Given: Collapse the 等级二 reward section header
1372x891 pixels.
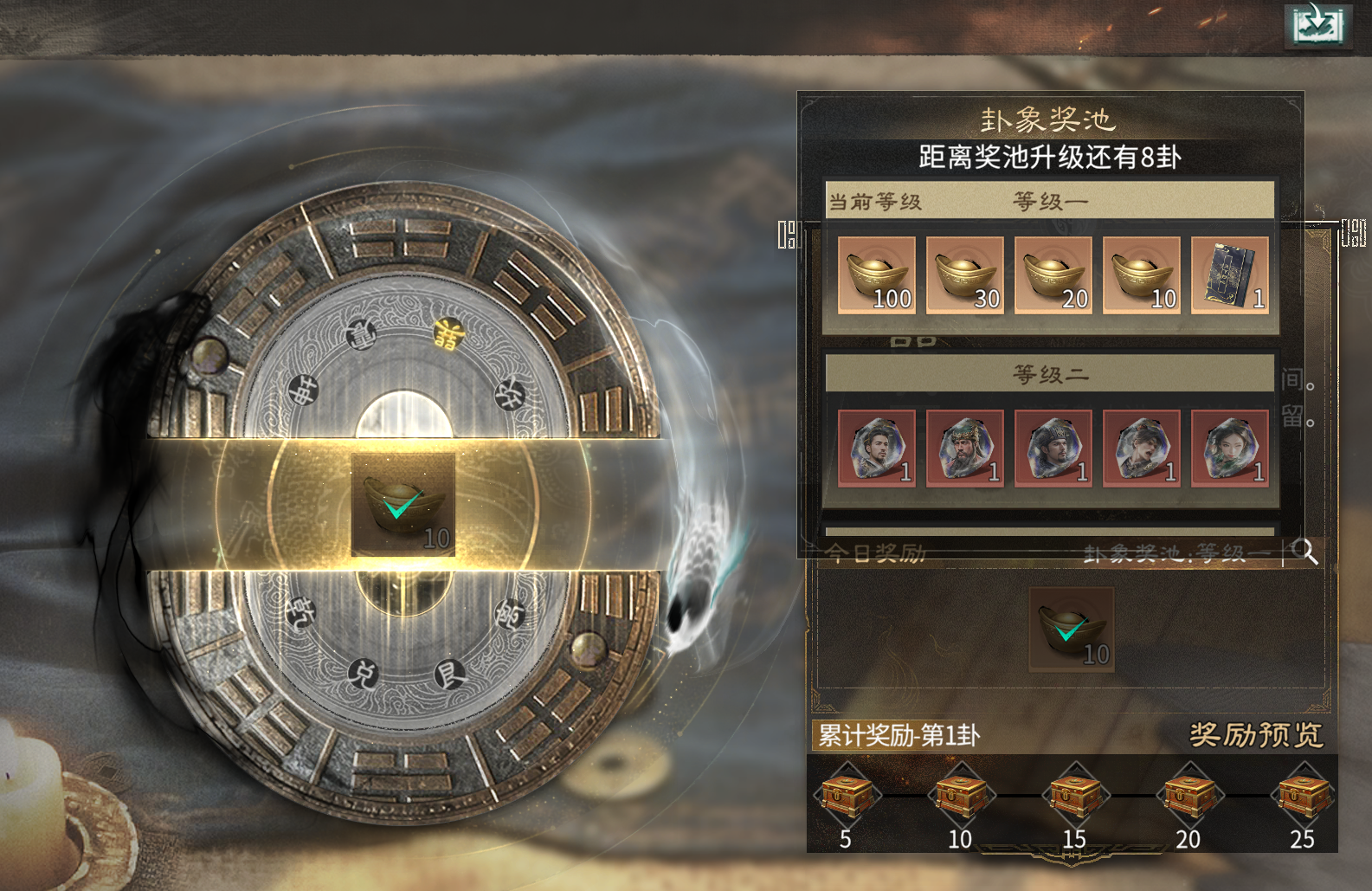Looking at the screenshot, I should click(x=1050, y=374).
